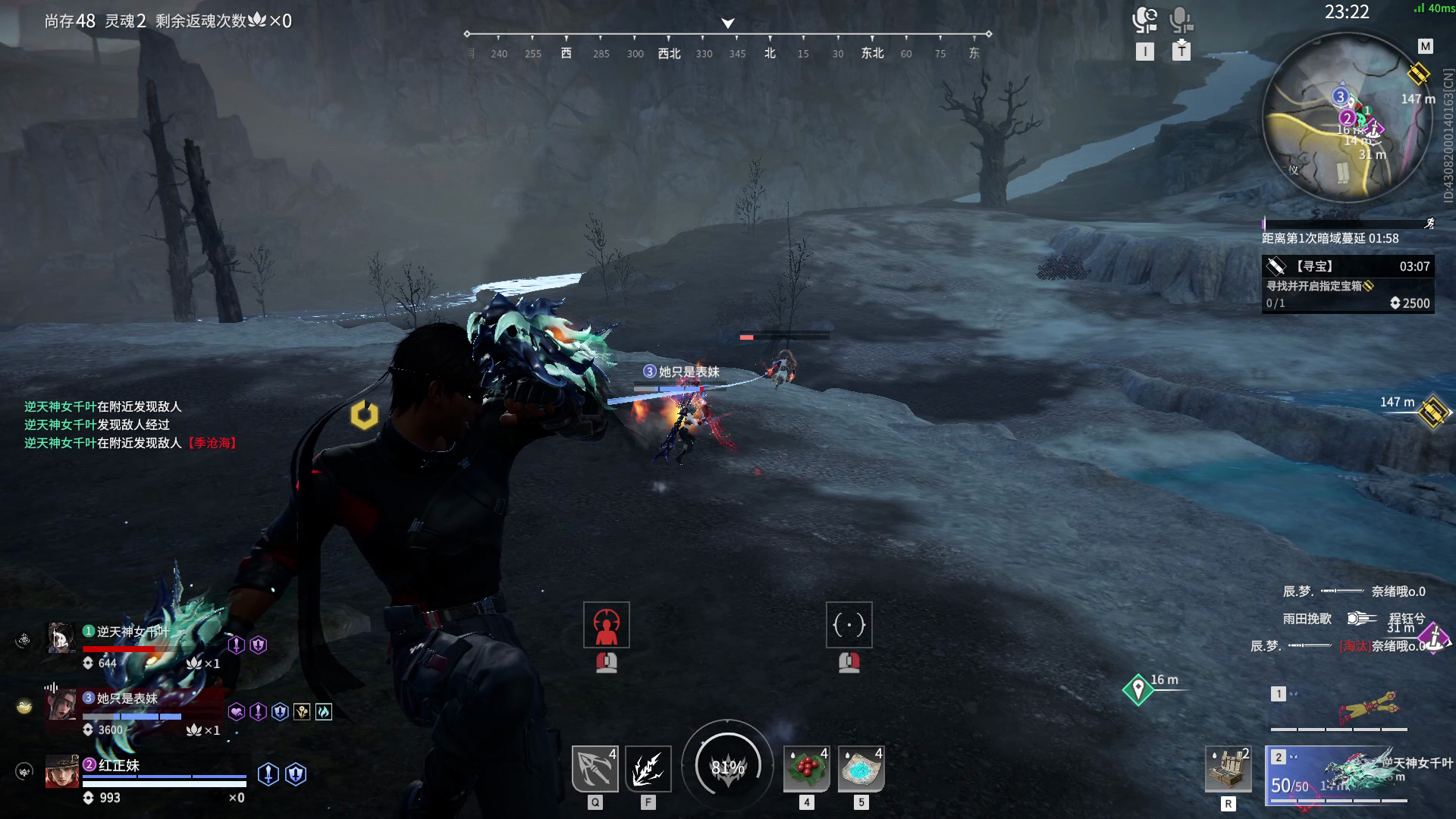Select the treasure hunt quest tracker
This screenshot has height=819, width=1456.
1348,284
